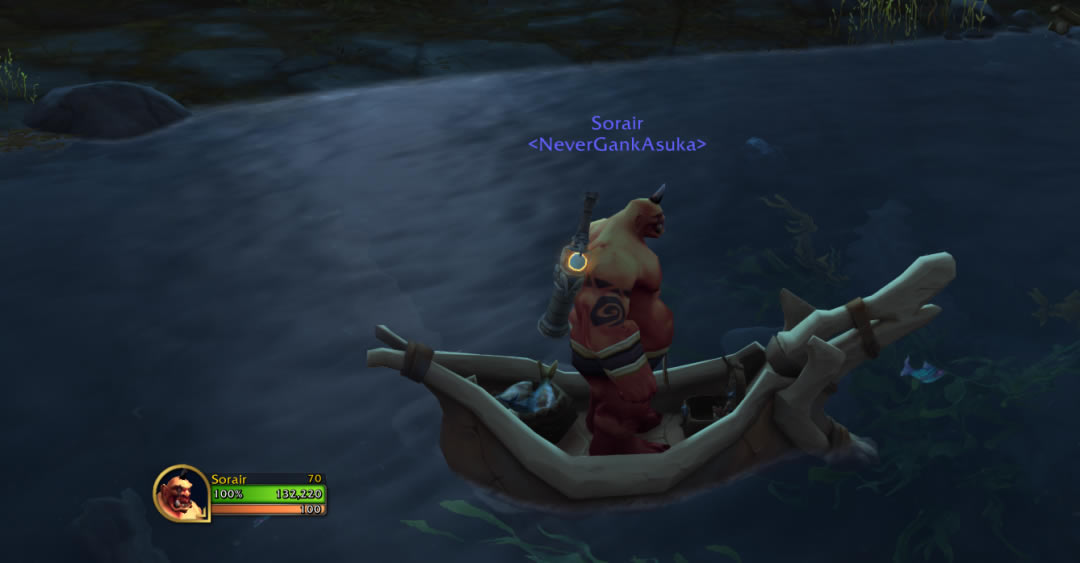Click the Sorair nameplate above the character
Image resolution: width=1080 pixels, height=563 pixels.
click(617, 124)
